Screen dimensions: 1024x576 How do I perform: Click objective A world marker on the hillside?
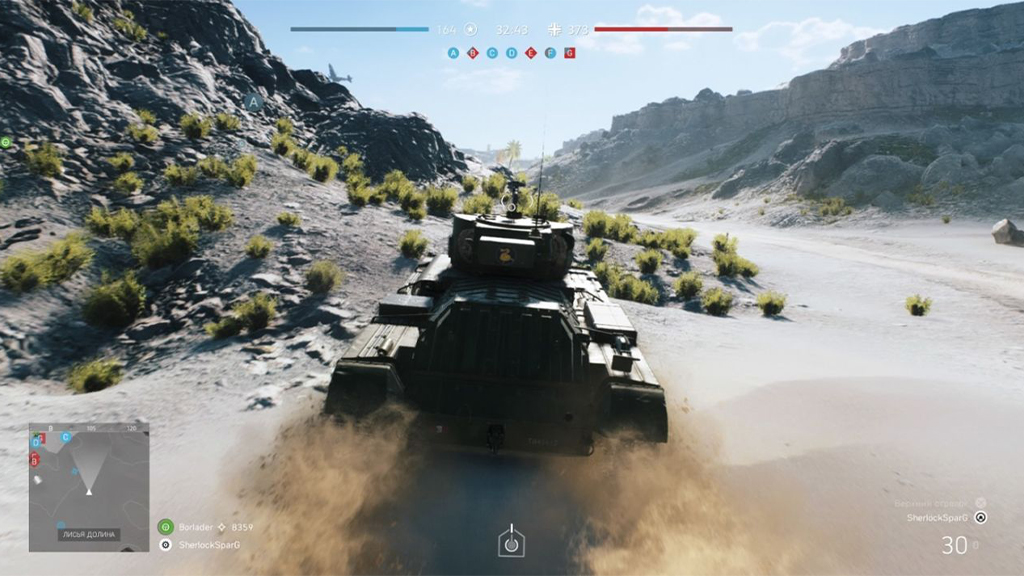click(253, 101)
